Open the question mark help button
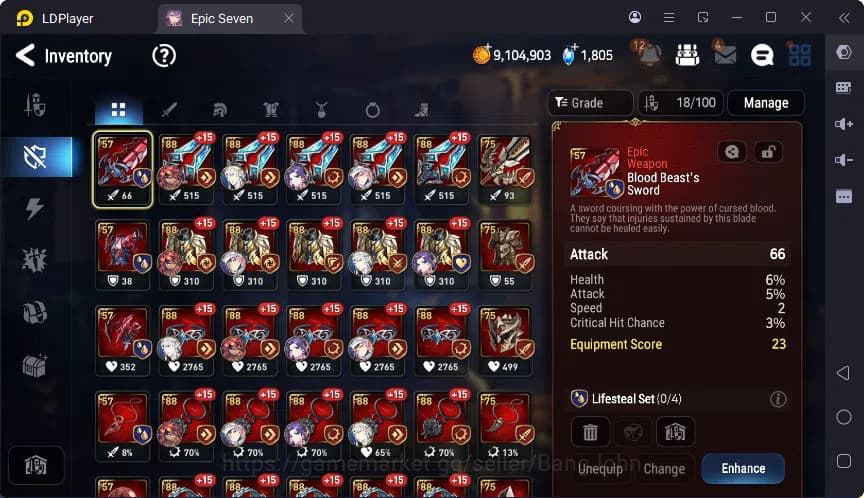This screenshot has height=498, width=864. click(x=164, y=56)
